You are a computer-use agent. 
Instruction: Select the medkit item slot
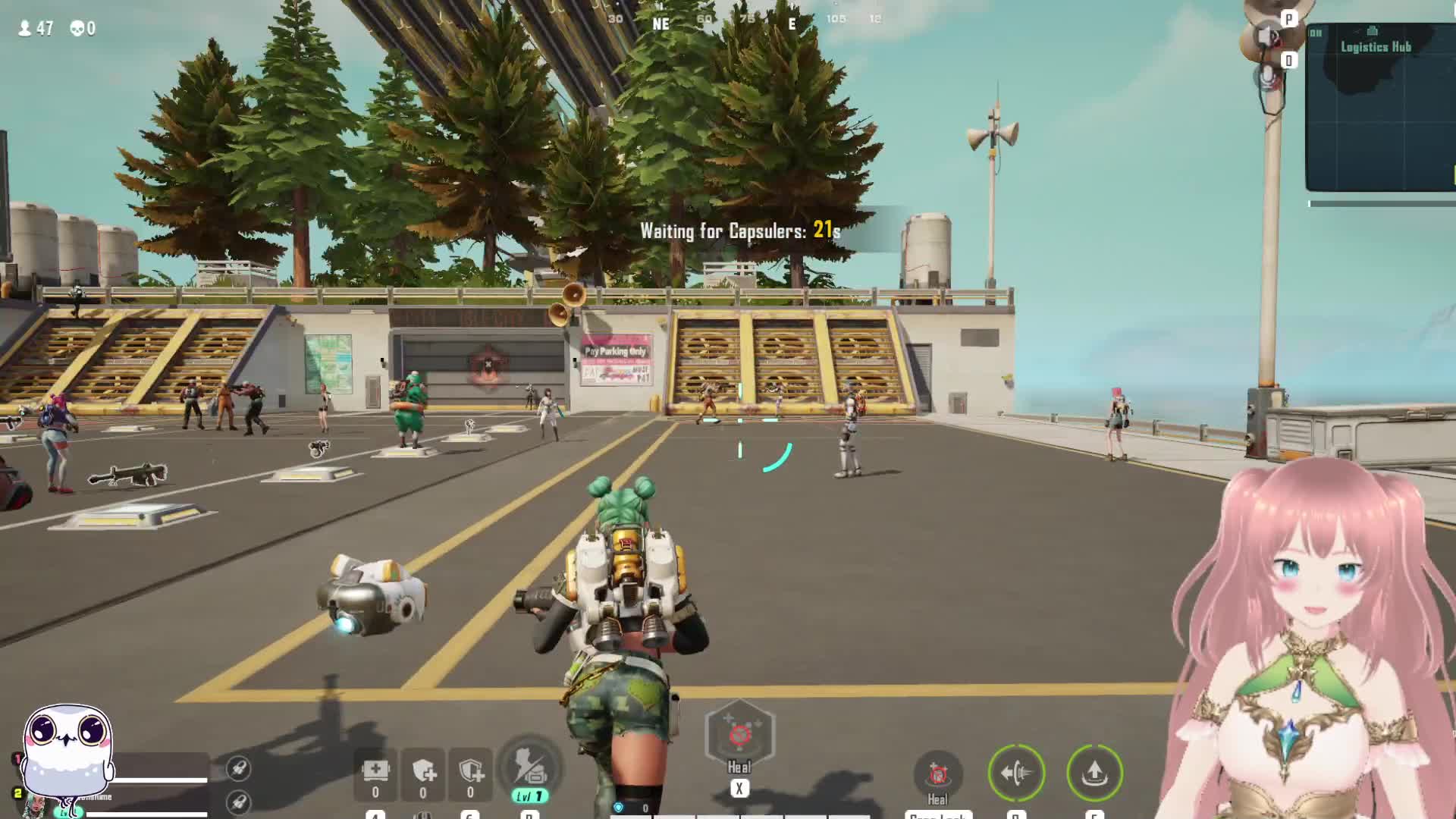pos(375,772)
